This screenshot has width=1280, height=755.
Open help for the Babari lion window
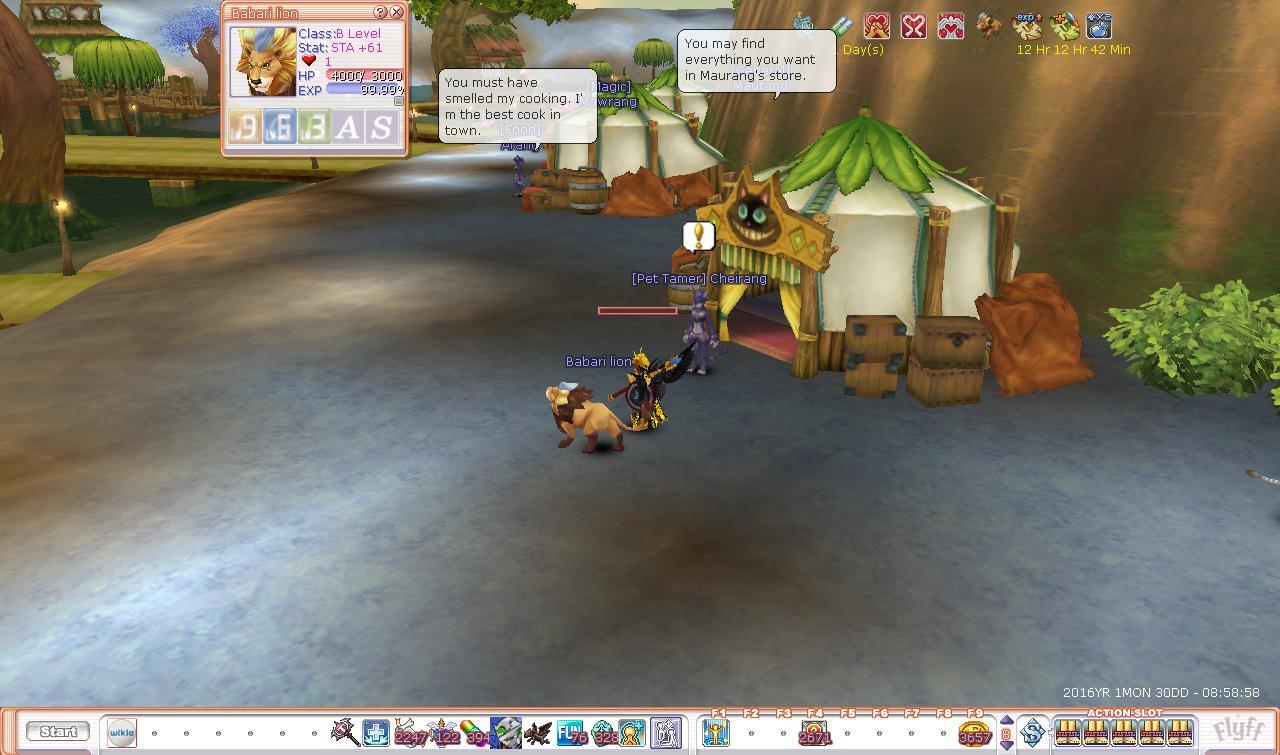(380, 12)
